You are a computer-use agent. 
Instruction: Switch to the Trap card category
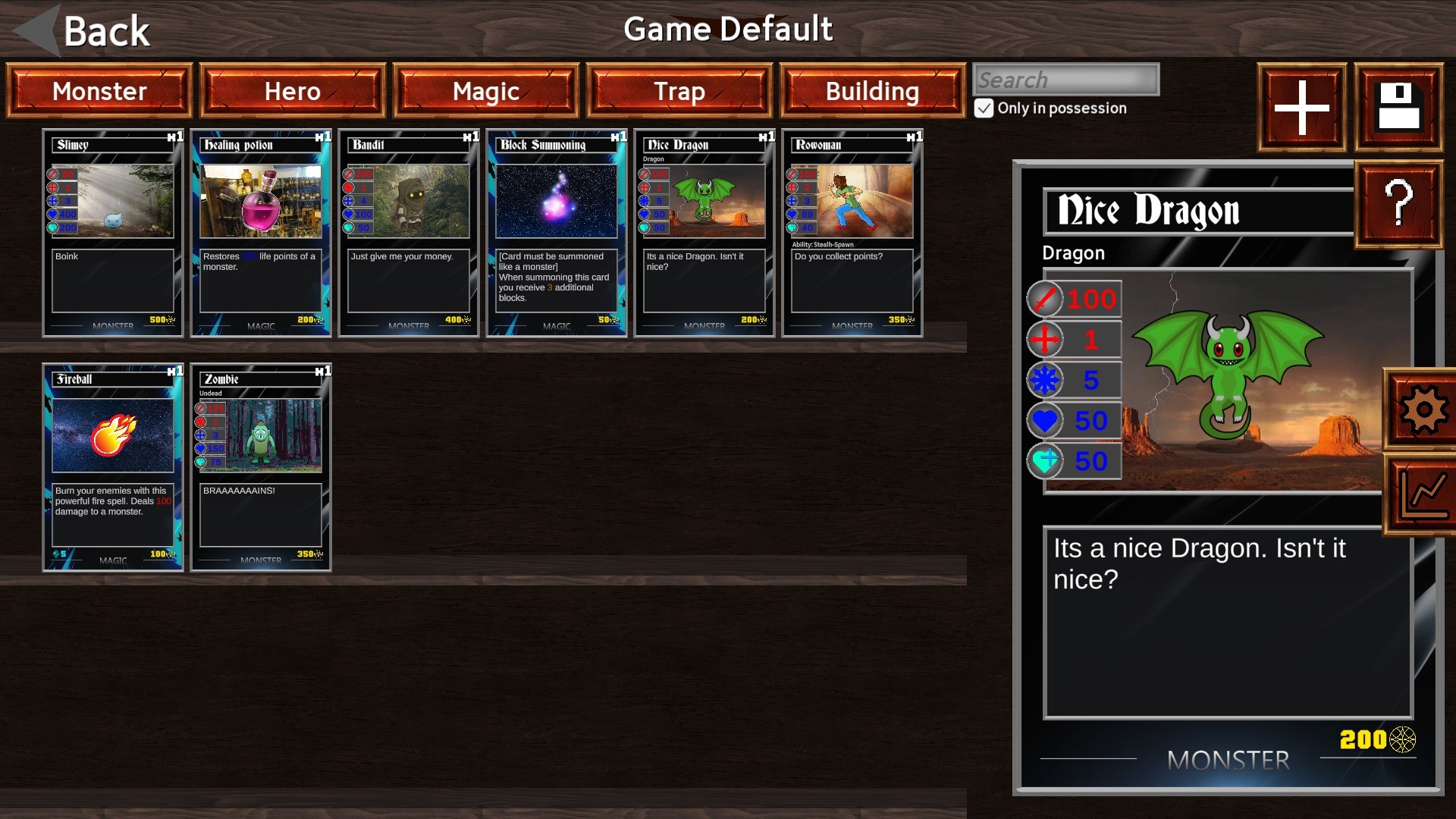point(679,91)
